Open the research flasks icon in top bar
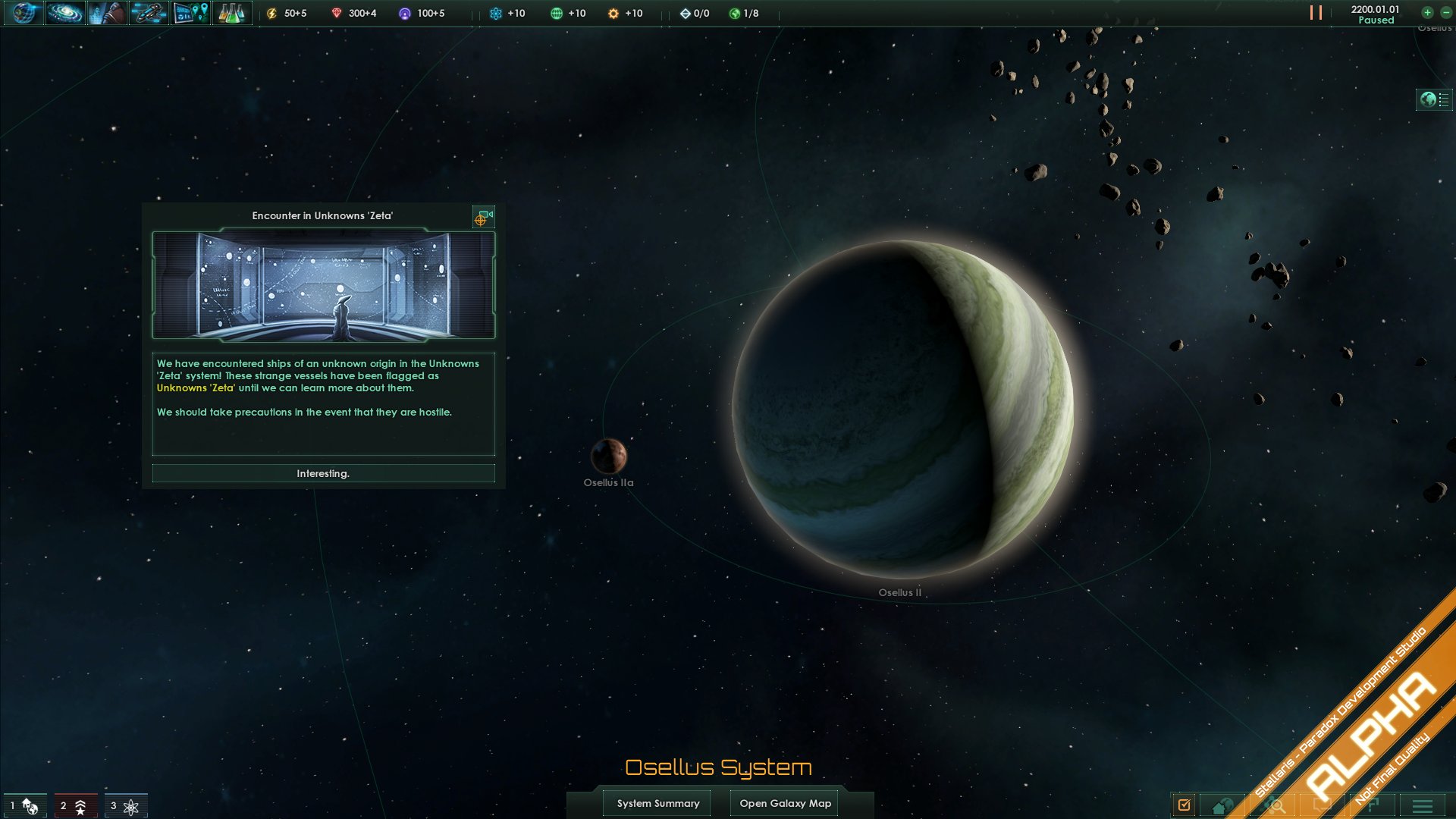 [231, 13]
